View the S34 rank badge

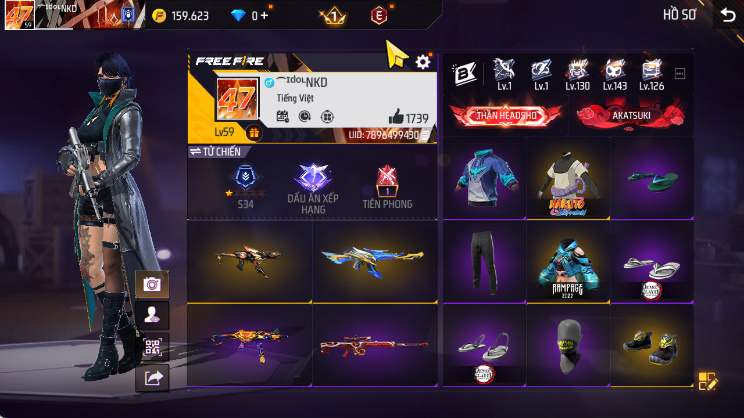(x=244, y=184)
